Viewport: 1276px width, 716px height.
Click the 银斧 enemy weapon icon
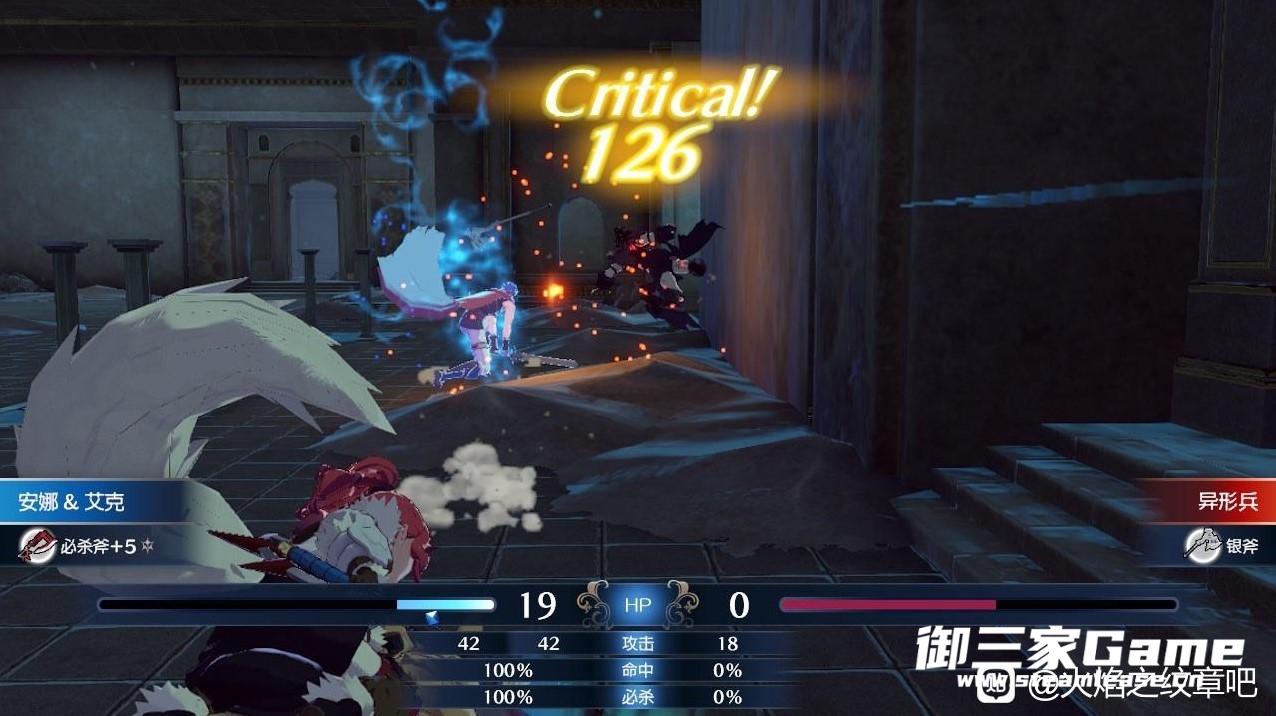click(x=1202, y=545)
